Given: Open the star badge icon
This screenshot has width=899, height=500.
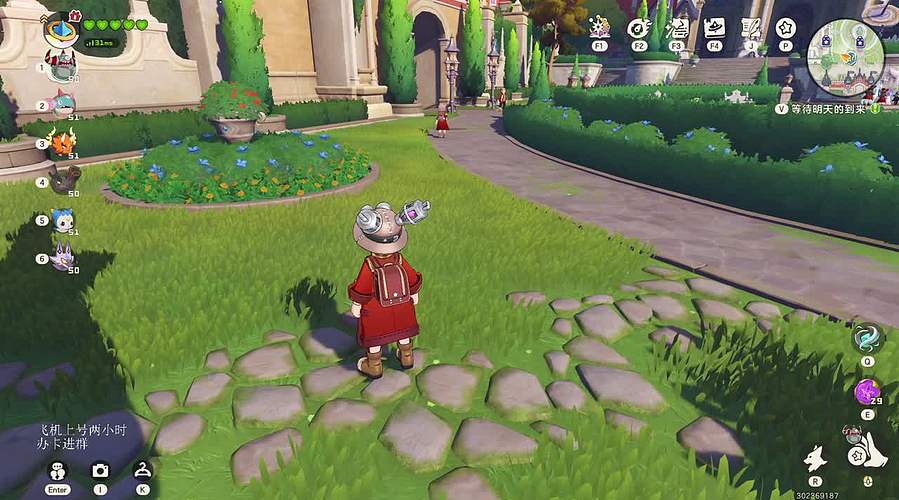Looking at the screenshot, I should pos(785,27).
